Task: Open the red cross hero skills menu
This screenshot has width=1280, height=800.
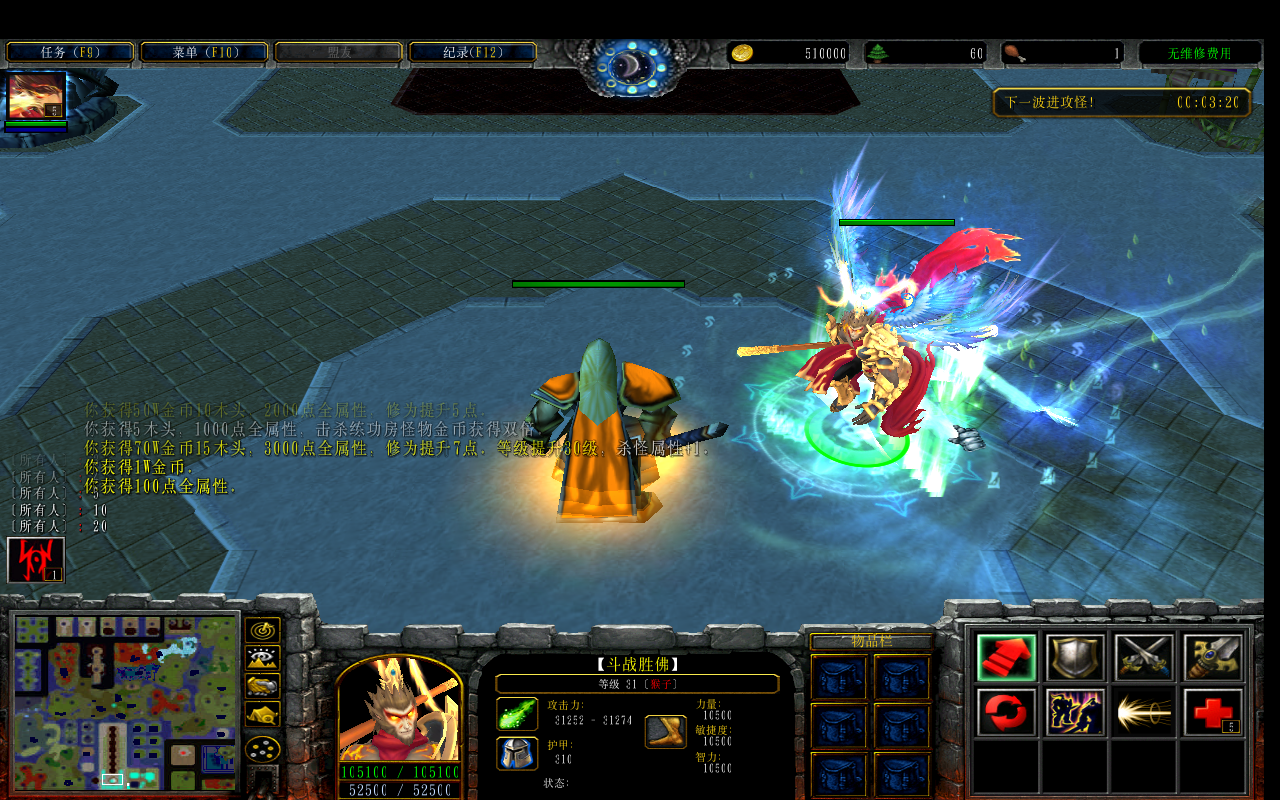Action: pos(1213,713)
